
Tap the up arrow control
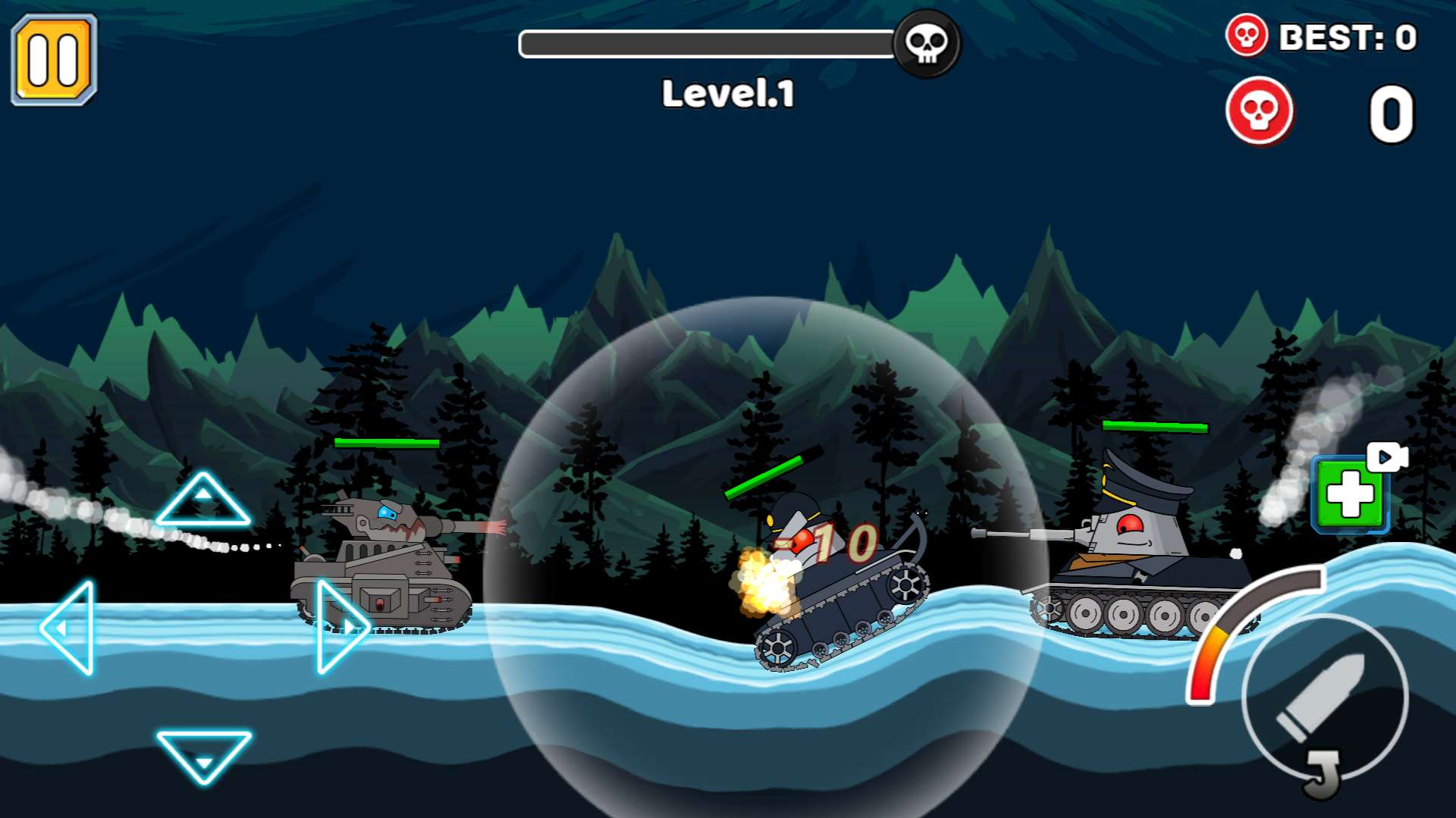click(x=202, y=502)
